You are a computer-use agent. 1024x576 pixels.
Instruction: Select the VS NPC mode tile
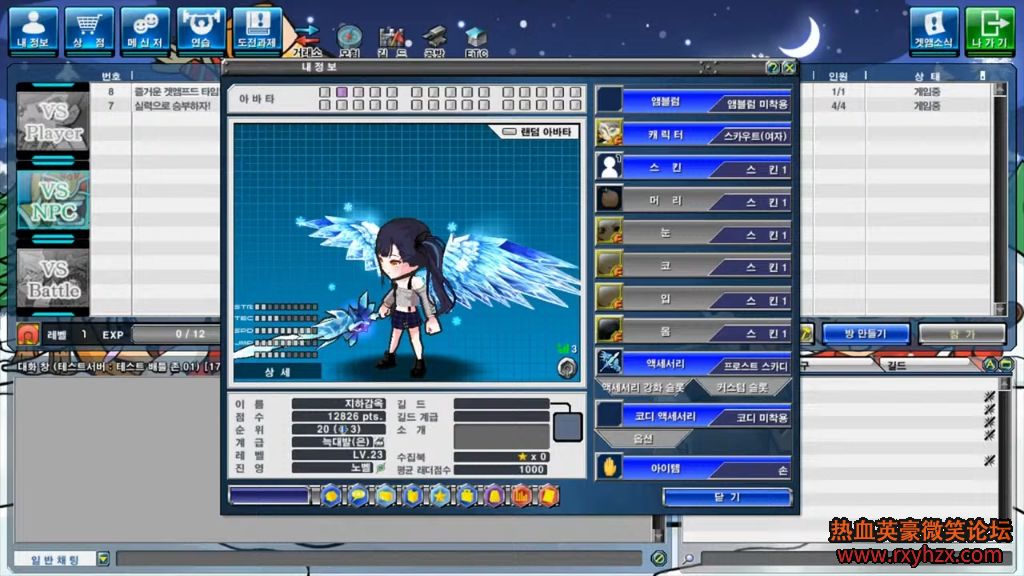click(53, 201)
